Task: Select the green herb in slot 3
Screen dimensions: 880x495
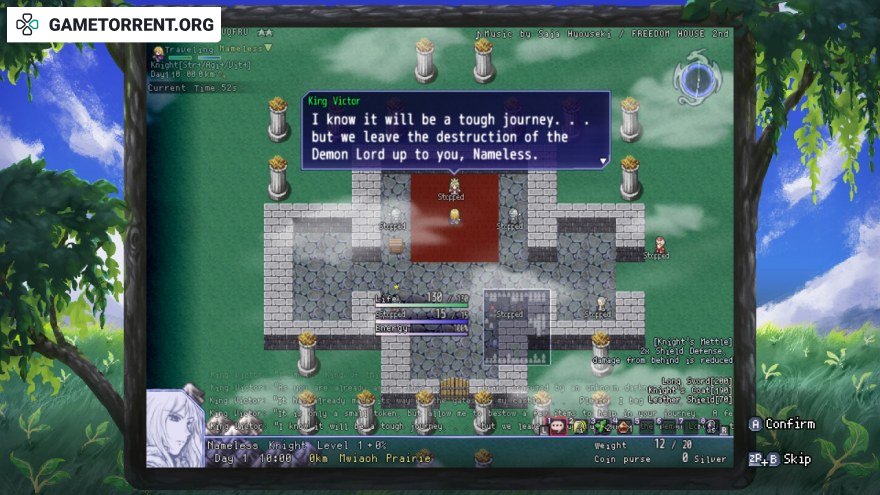Action: point(601,426)
